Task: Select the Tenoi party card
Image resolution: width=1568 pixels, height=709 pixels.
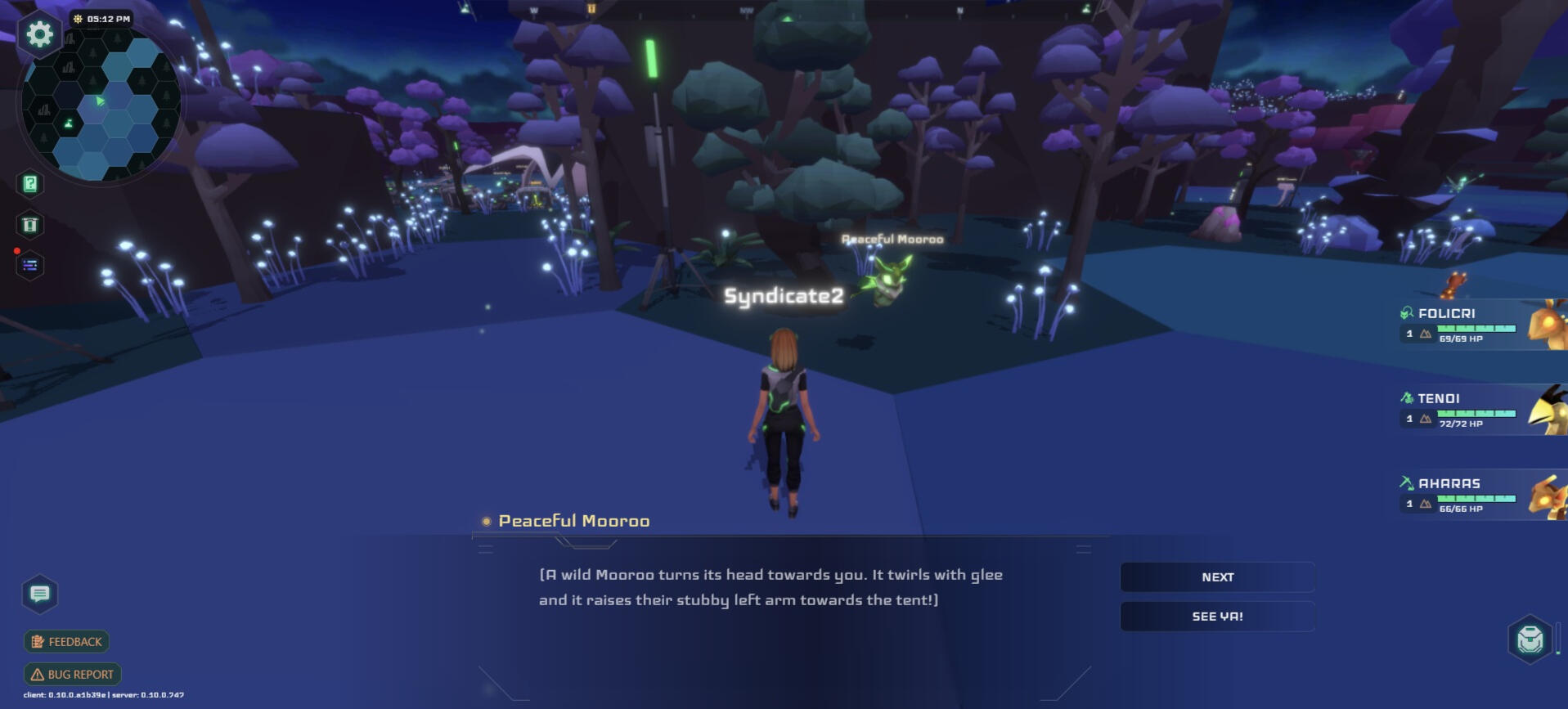Action: pyautogui.click(x=1480, y=410)
